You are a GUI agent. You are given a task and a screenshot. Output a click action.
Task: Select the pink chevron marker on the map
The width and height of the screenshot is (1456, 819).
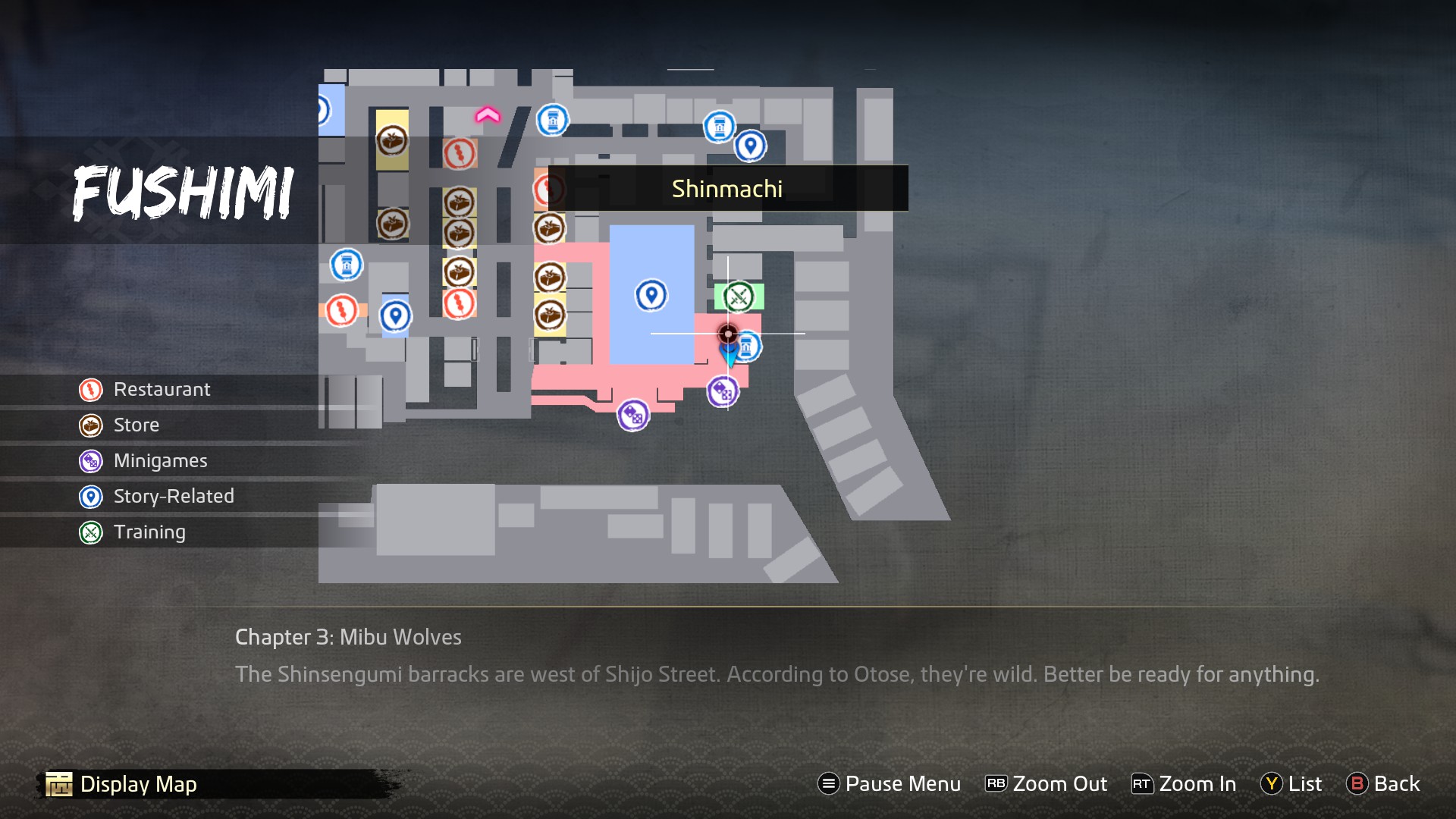[x=488, y=115]
